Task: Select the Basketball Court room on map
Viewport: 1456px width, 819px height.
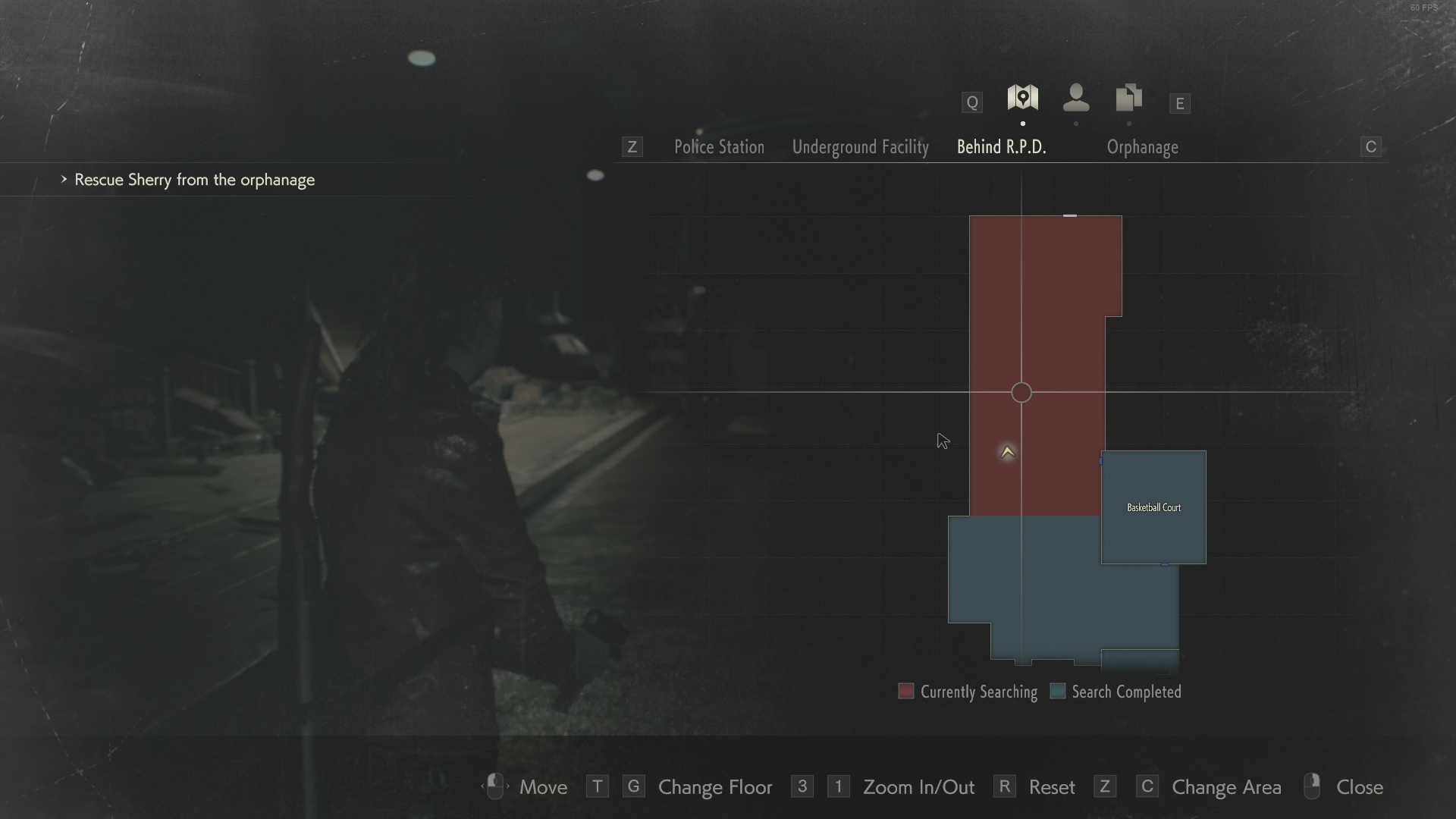Action: (x=1153, y=507)
